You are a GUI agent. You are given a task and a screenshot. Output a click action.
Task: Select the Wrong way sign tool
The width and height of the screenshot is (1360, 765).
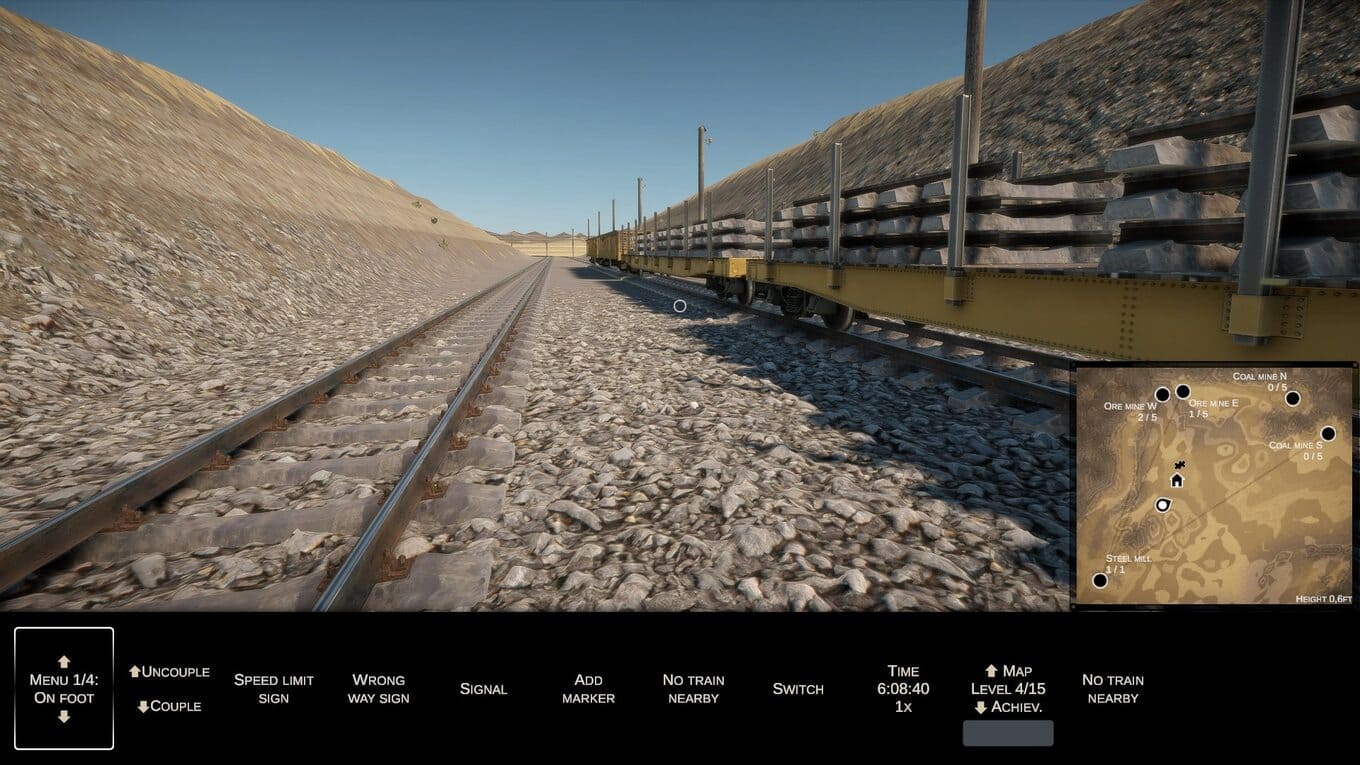point(378,688)
